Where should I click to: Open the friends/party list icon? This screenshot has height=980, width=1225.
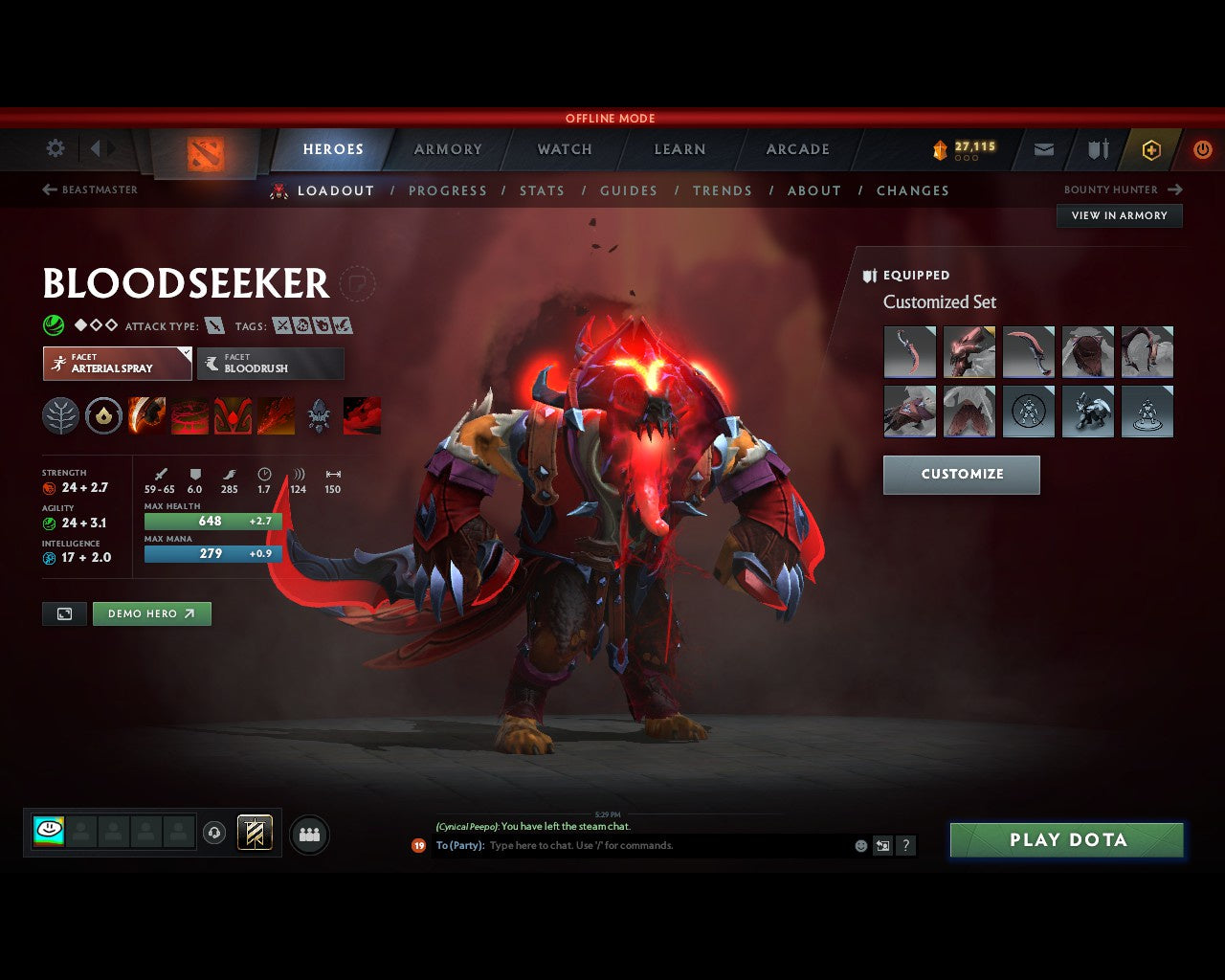coord(309,834)
